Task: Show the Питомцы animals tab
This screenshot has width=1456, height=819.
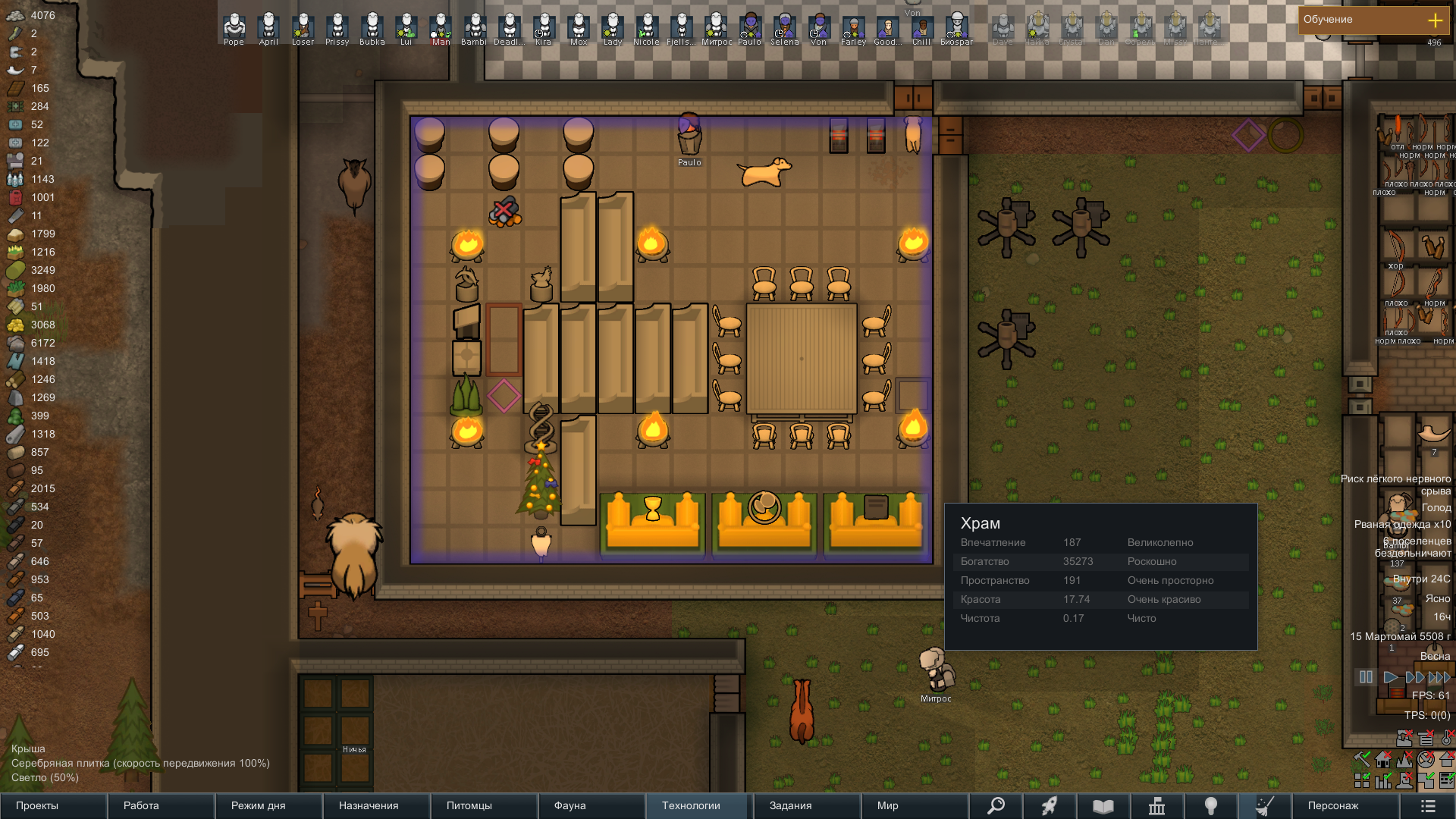Action: tap(484, 805)
